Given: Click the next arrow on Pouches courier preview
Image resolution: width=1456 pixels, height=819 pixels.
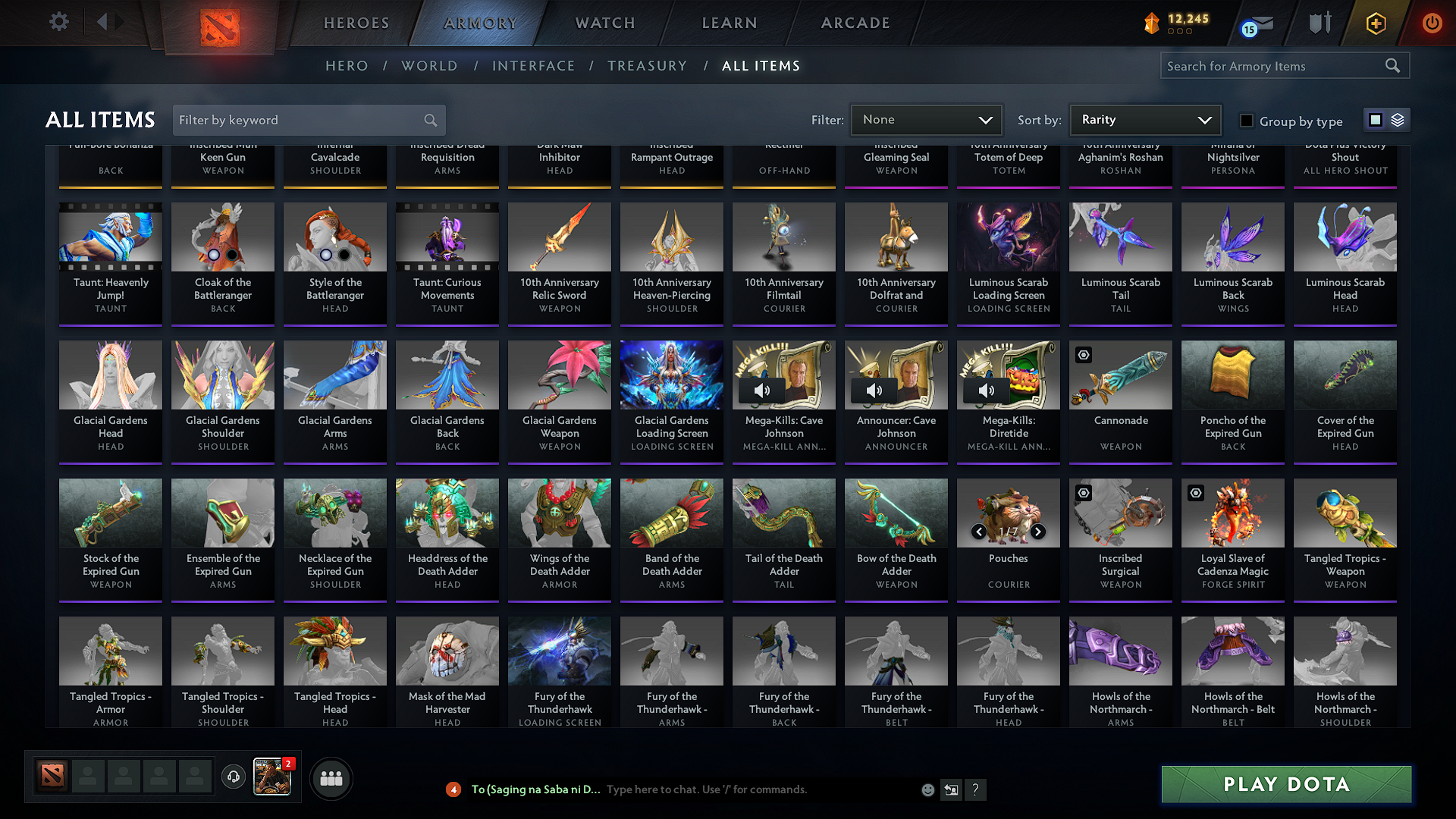Looking at the screenshot, I should [1038, 532].
